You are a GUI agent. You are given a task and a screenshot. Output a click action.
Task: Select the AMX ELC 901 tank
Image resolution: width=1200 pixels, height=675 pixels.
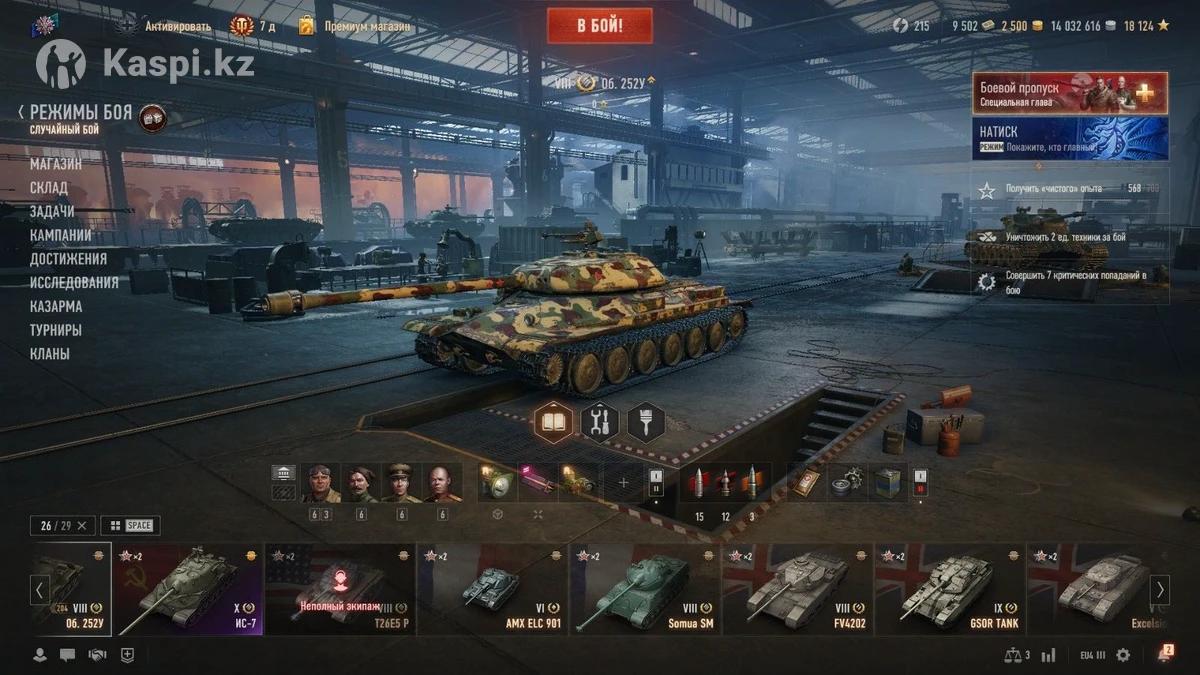(493, 591)
